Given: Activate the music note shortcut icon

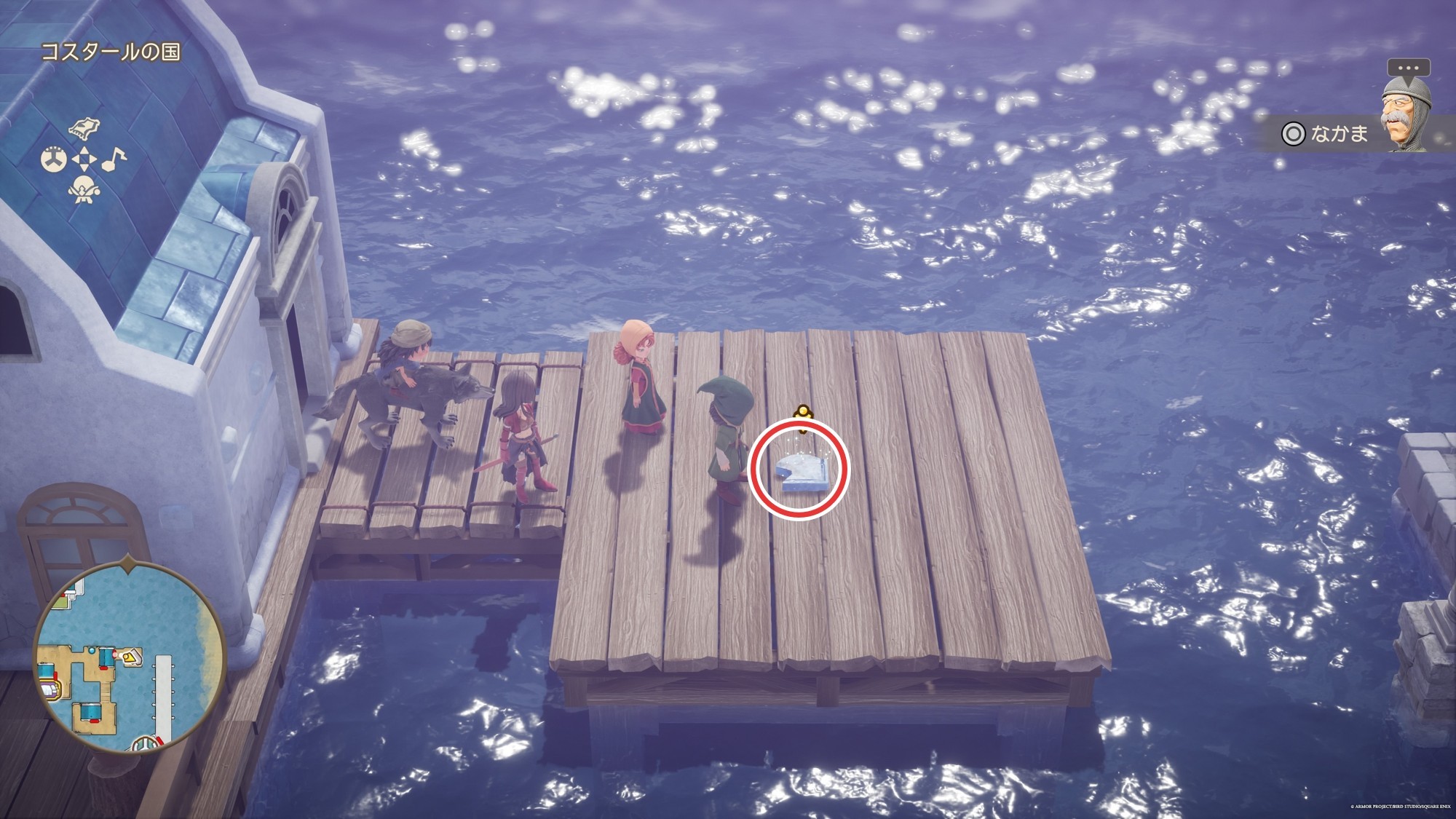Looking at the screenshot, I should click(x=114, y=159).
